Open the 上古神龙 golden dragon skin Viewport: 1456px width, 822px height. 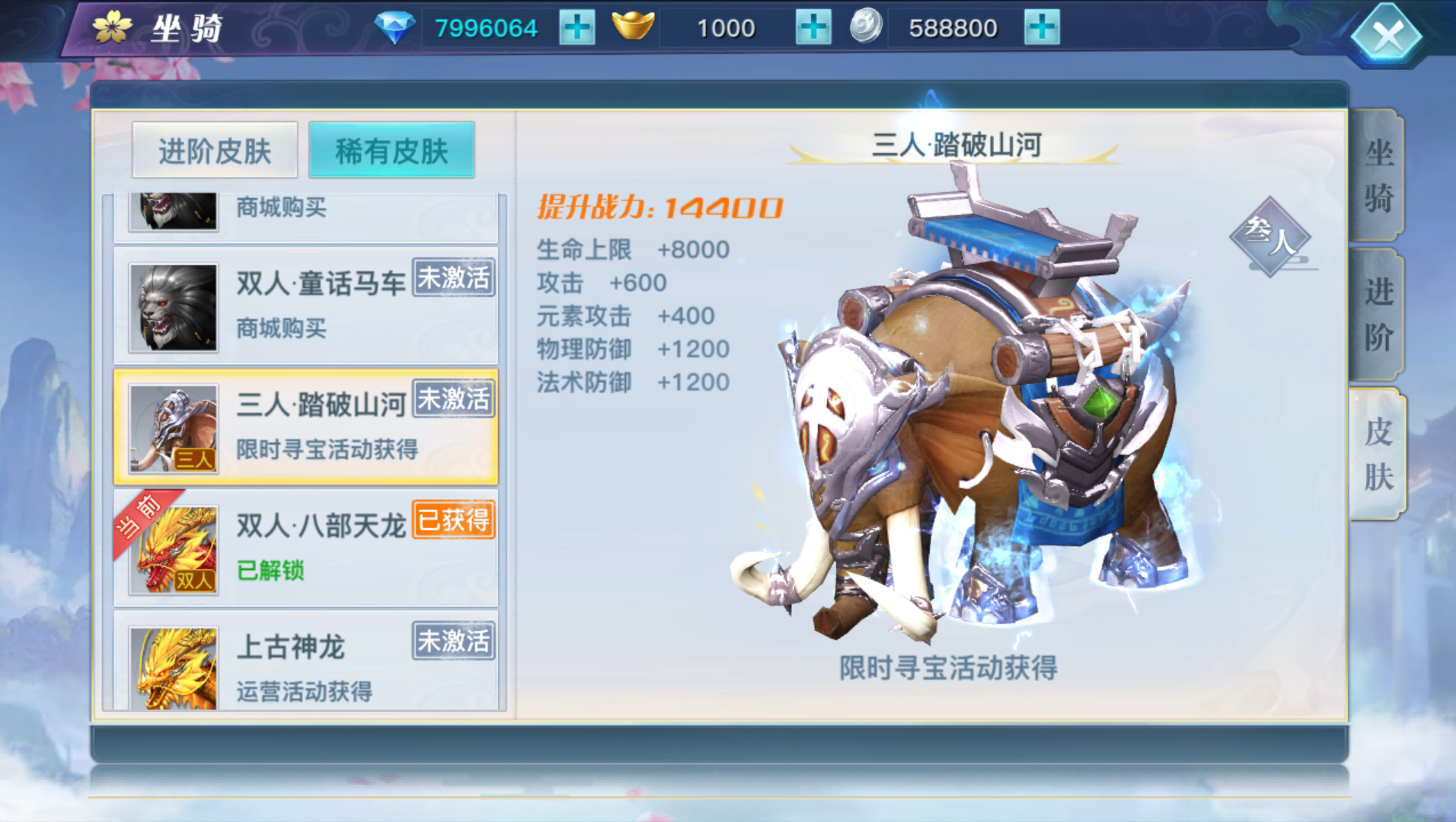[x=172, y=668]
